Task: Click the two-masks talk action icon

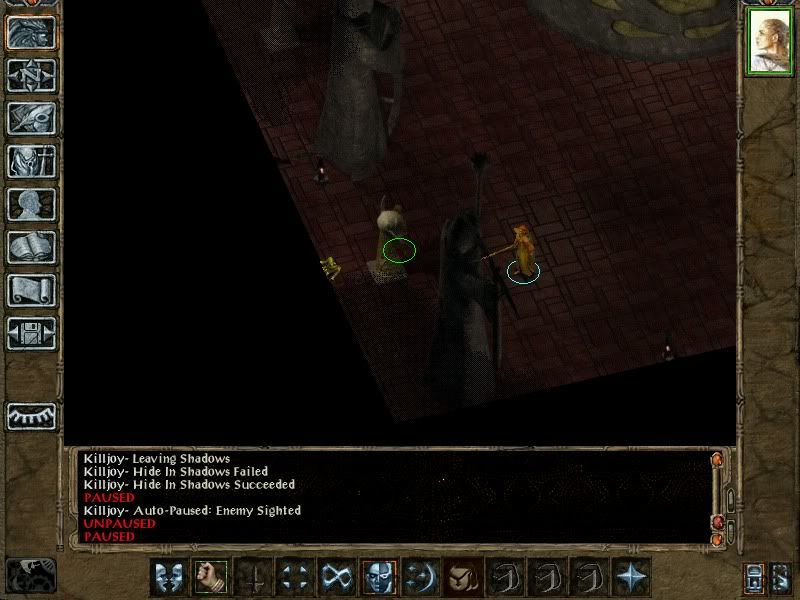Action: (x=167, y=577)
